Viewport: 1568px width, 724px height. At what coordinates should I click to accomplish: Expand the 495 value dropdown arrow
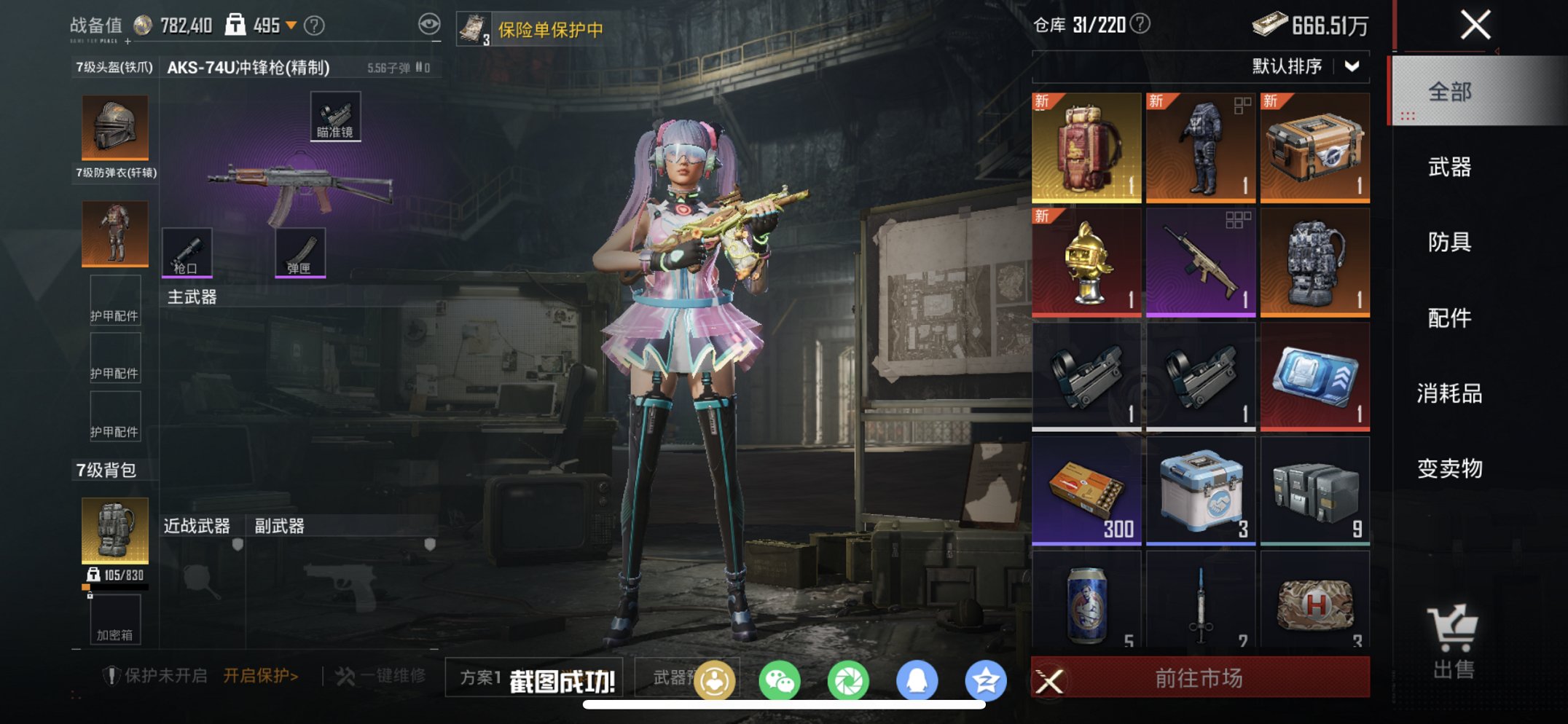pos(291,24)
